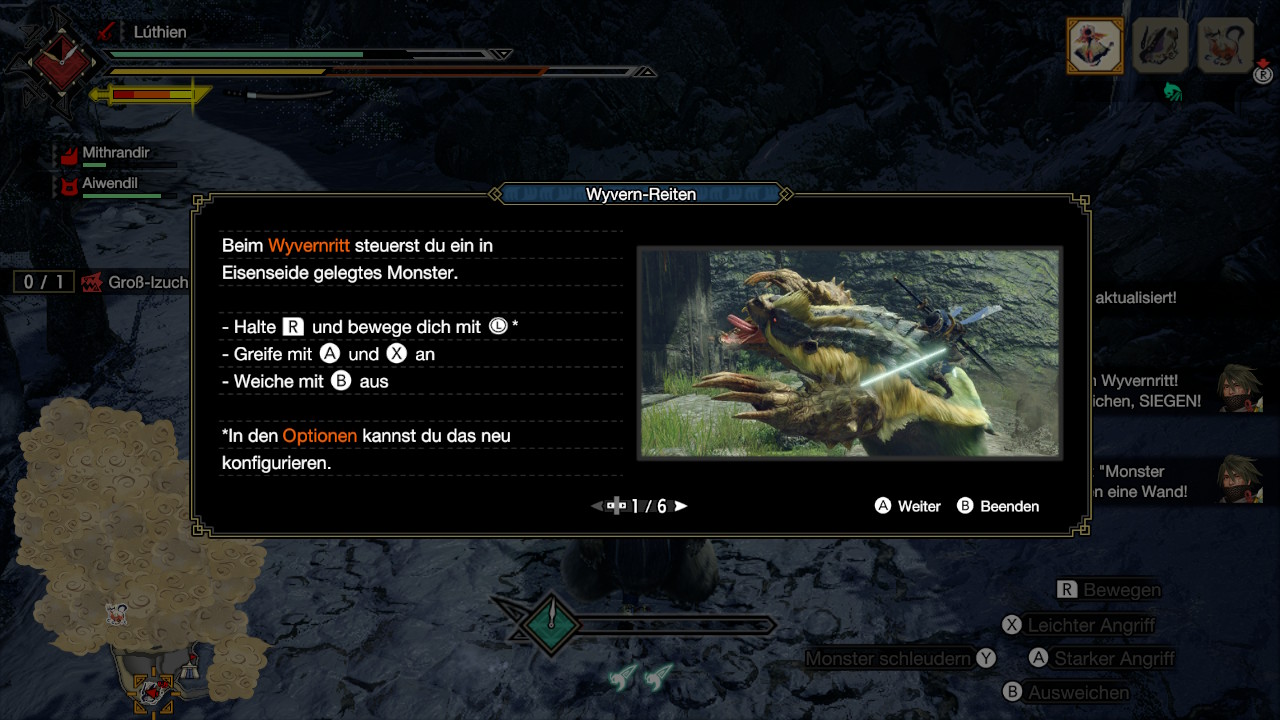Select party member Aiwendil
1280x720 pixels.
coord(109,184)
